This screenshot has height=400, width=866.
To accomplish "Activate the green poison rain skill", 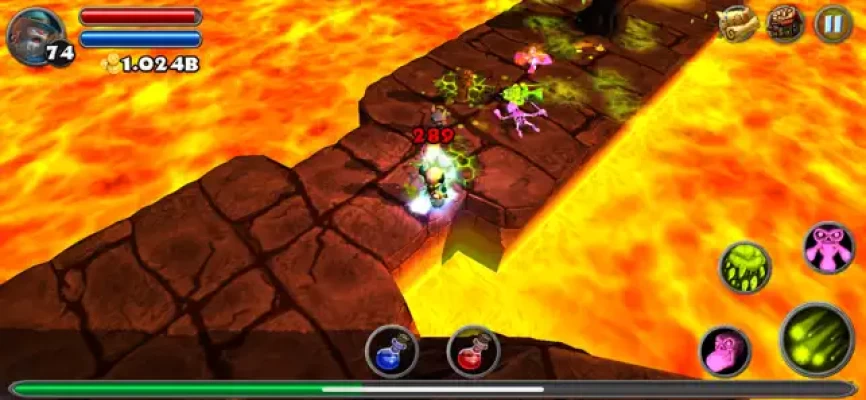I will pos(745,268).
